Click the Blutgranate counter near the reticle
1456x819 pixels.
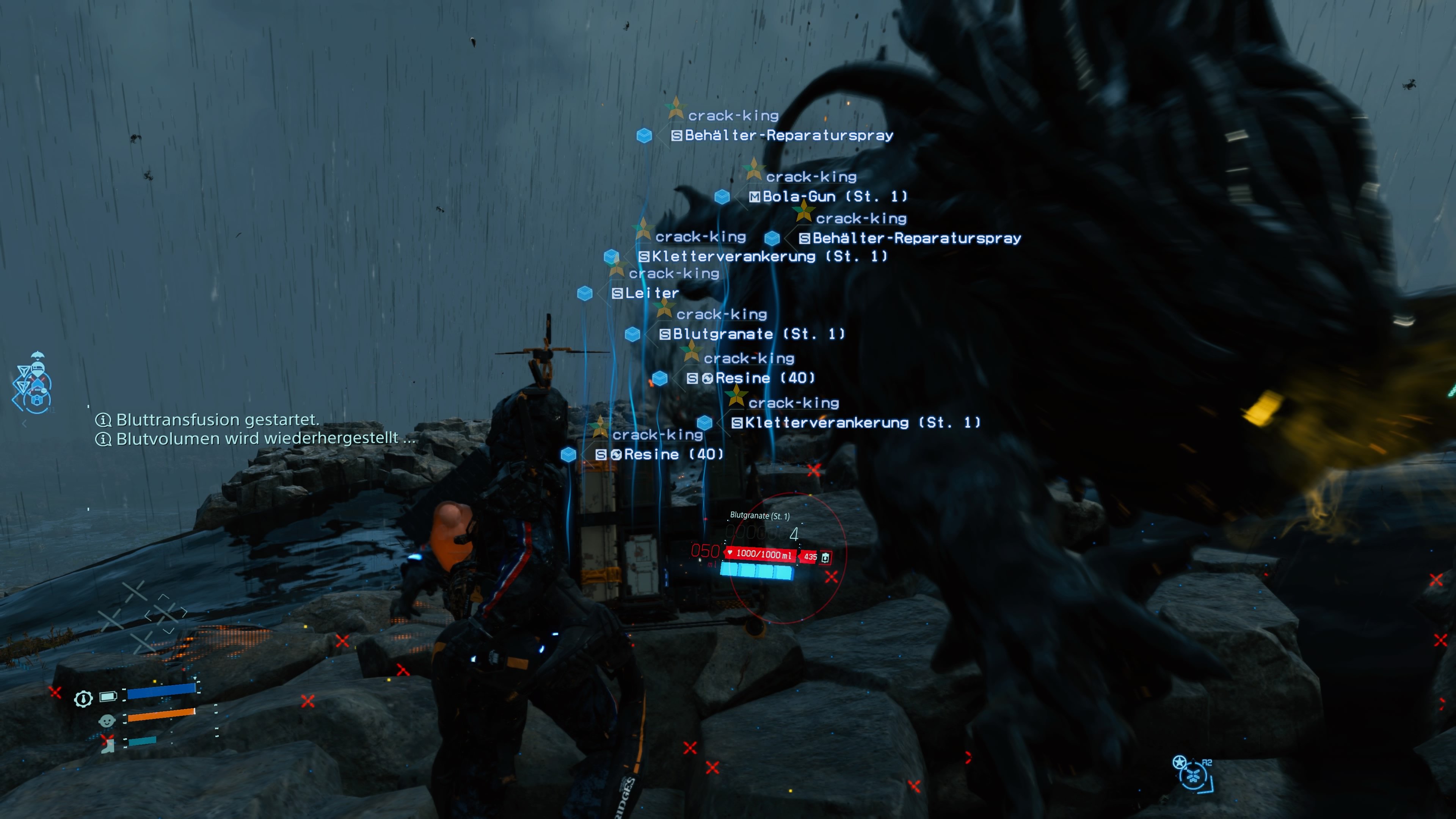point(795,534)
